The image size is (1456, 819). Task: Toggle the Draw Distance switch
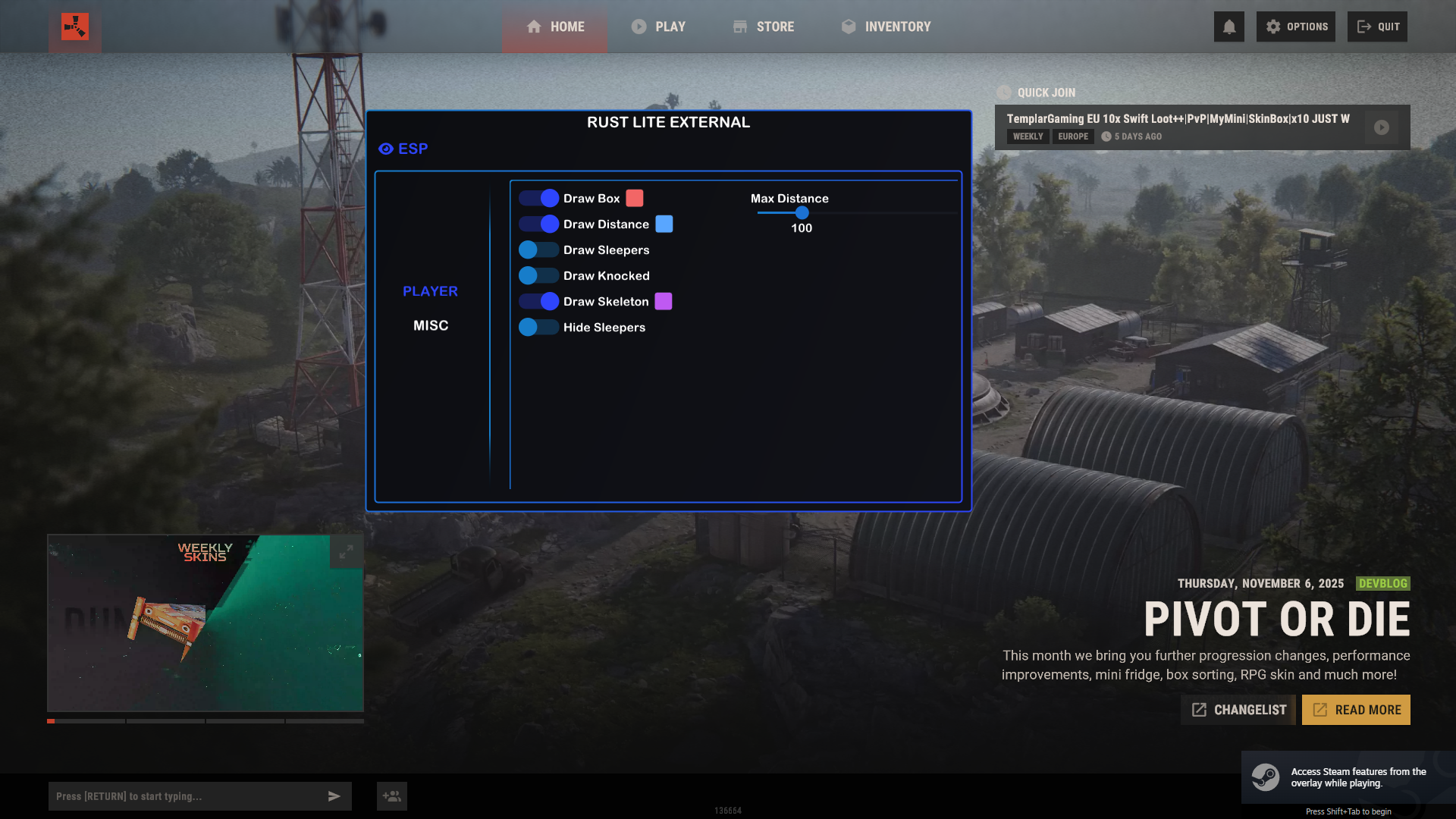(x=539, y=224)
